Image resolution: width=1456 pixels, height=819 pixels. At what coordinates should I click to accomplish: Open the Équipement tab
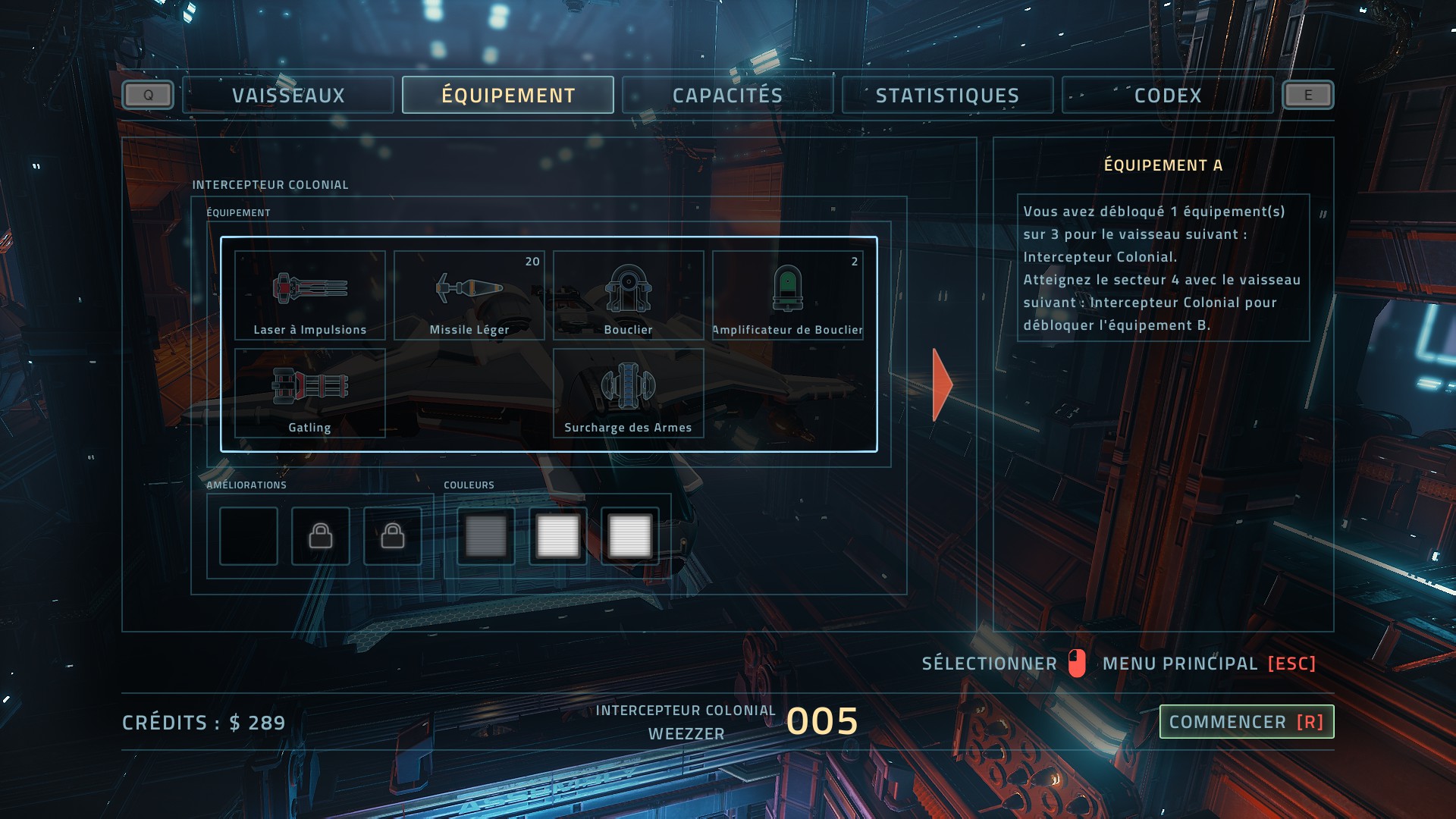point(508,96)
